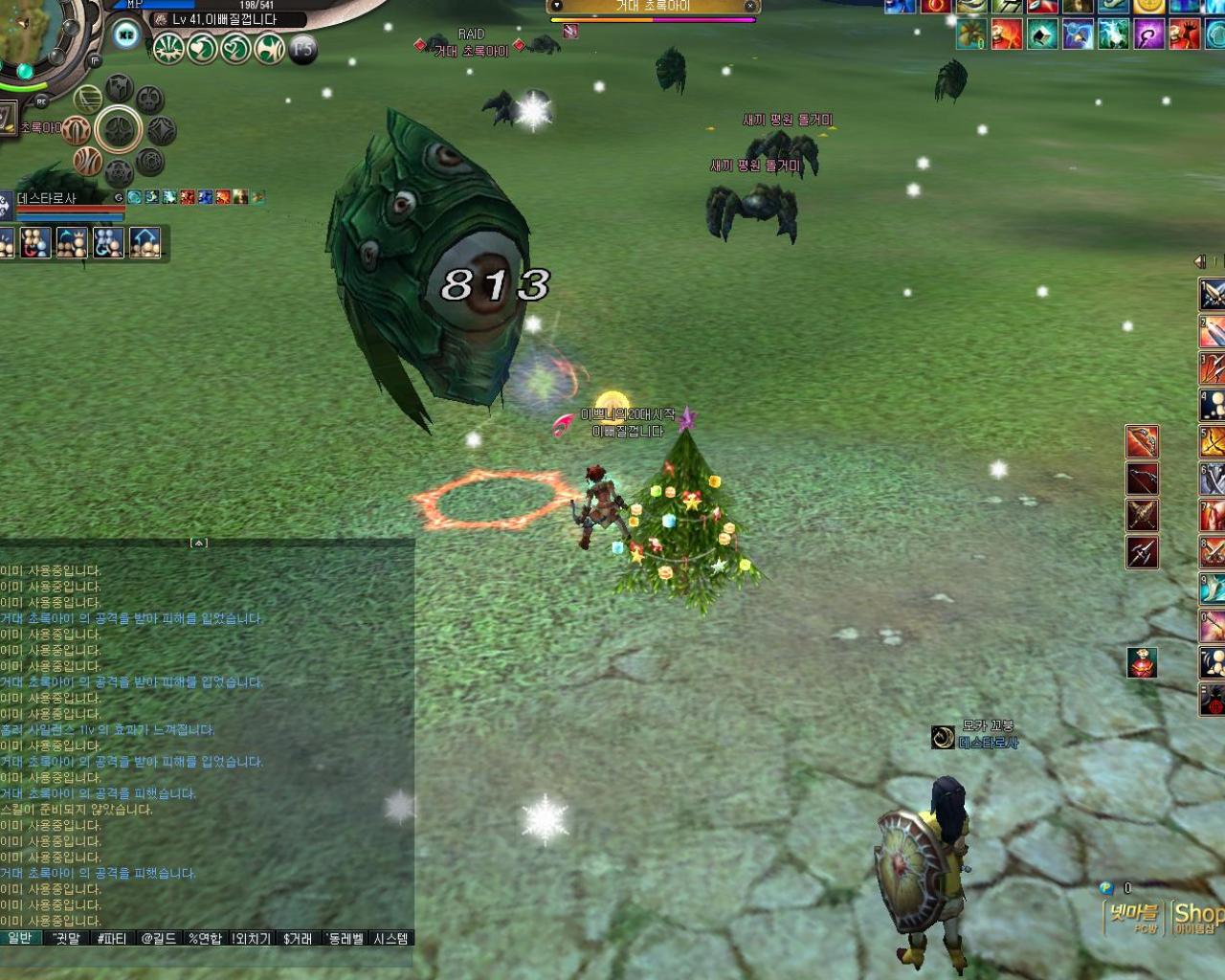Select the blue-roof party formation icon
The height and width of the screenshot is (980, 1225).
145,240
